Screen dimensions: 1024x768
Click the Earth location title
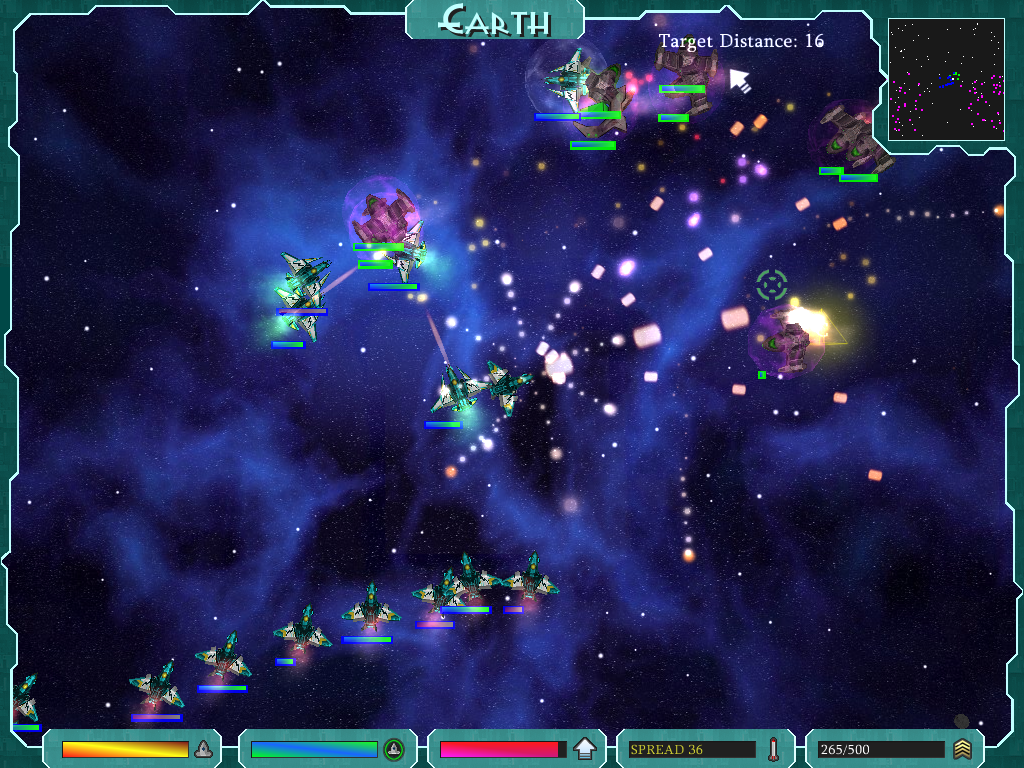[495, 20]
